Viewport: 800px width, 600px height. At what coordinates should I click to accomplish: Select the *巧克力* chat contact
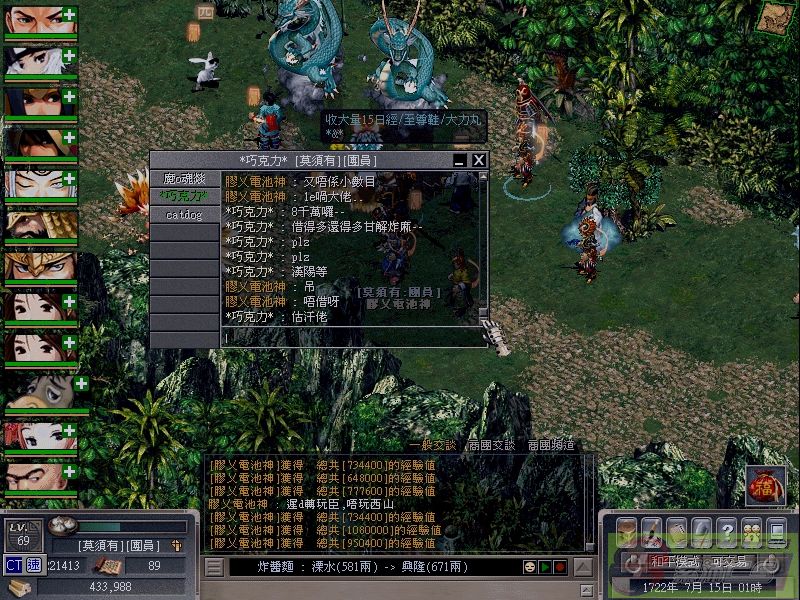coord(184,196)
